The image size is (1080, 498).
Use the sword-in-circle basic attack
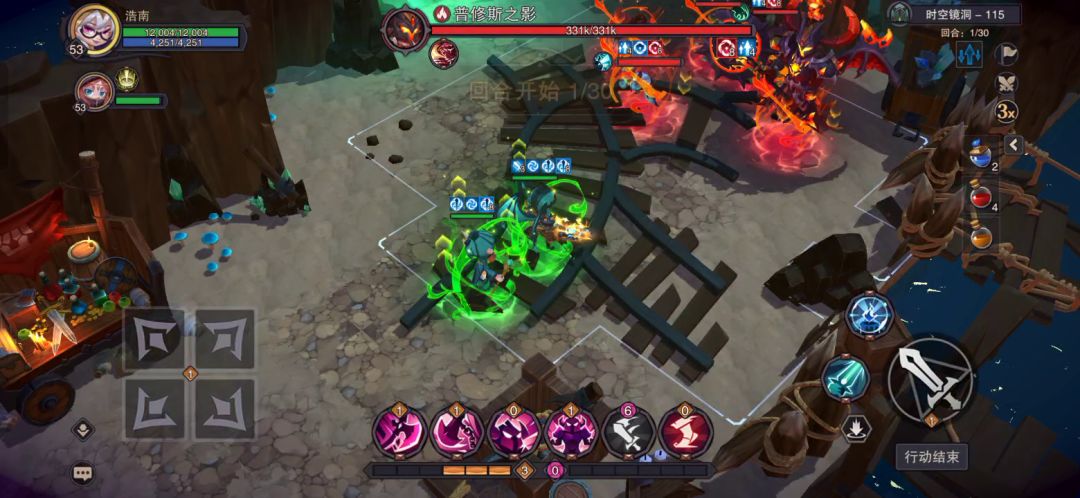pyautogui.click(x=929, y=378)
